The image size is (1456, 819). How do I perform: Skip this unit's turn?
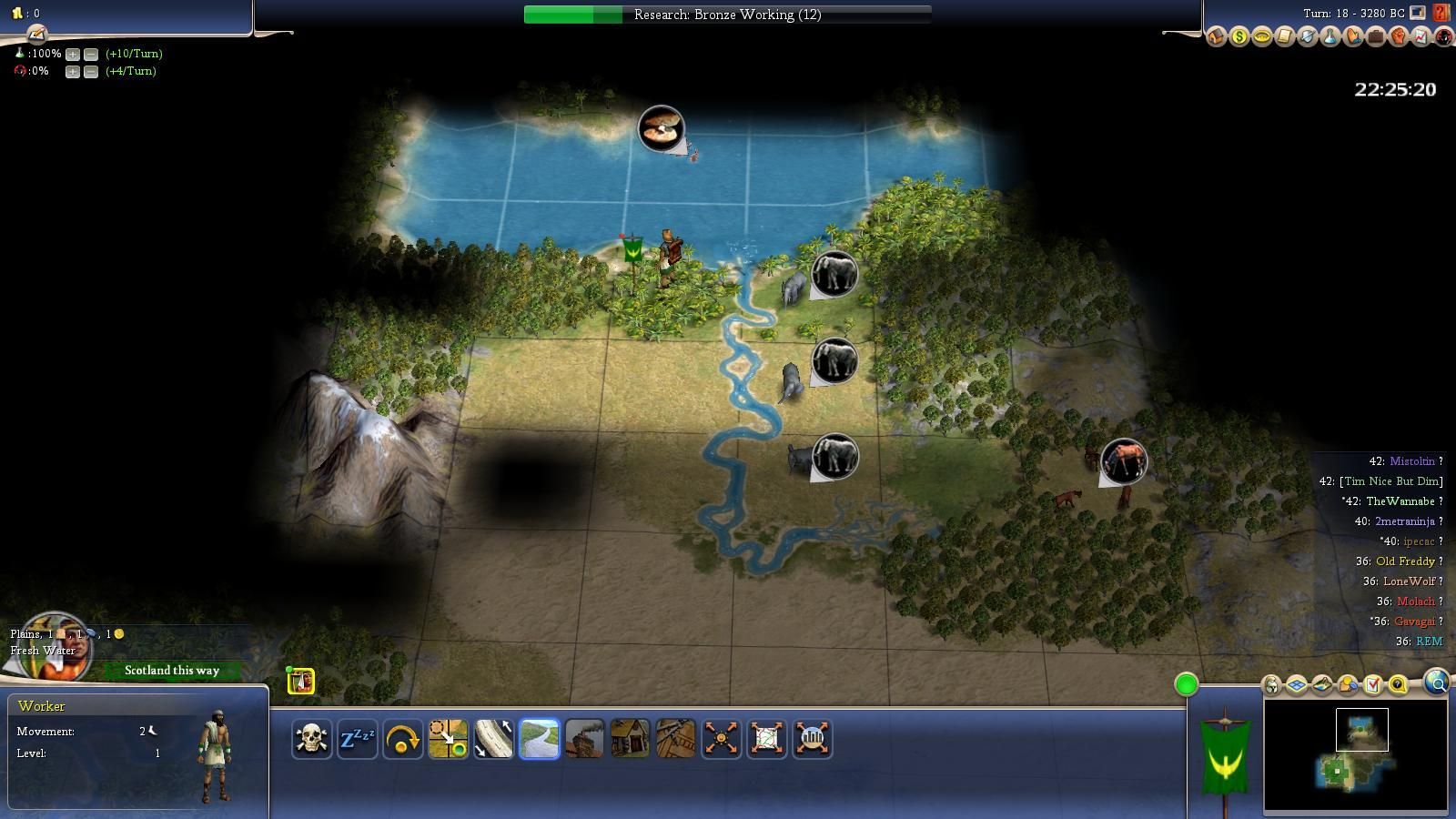tap(402, 738)
